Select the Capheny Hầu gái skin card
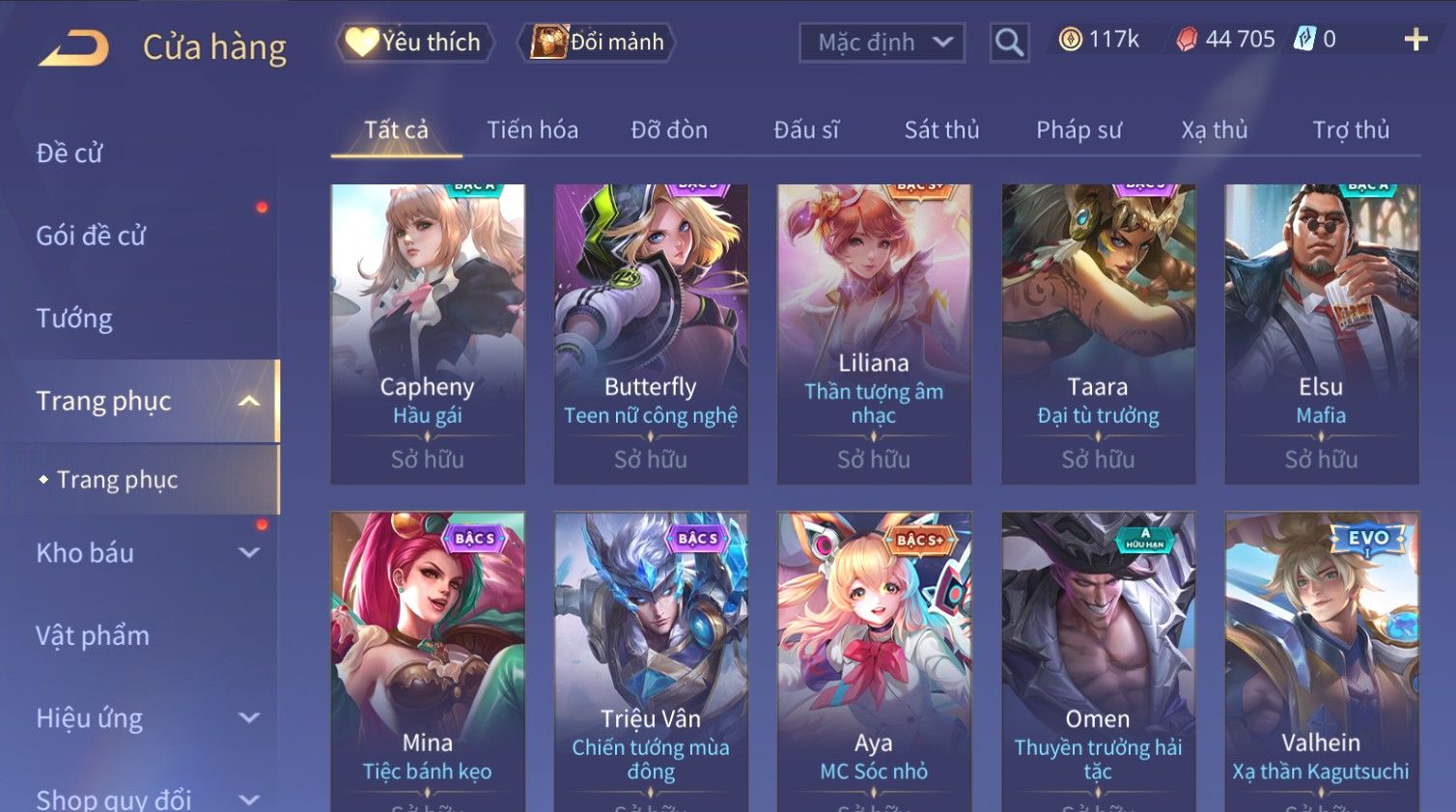1456x812 pixels. click(428, 333)
